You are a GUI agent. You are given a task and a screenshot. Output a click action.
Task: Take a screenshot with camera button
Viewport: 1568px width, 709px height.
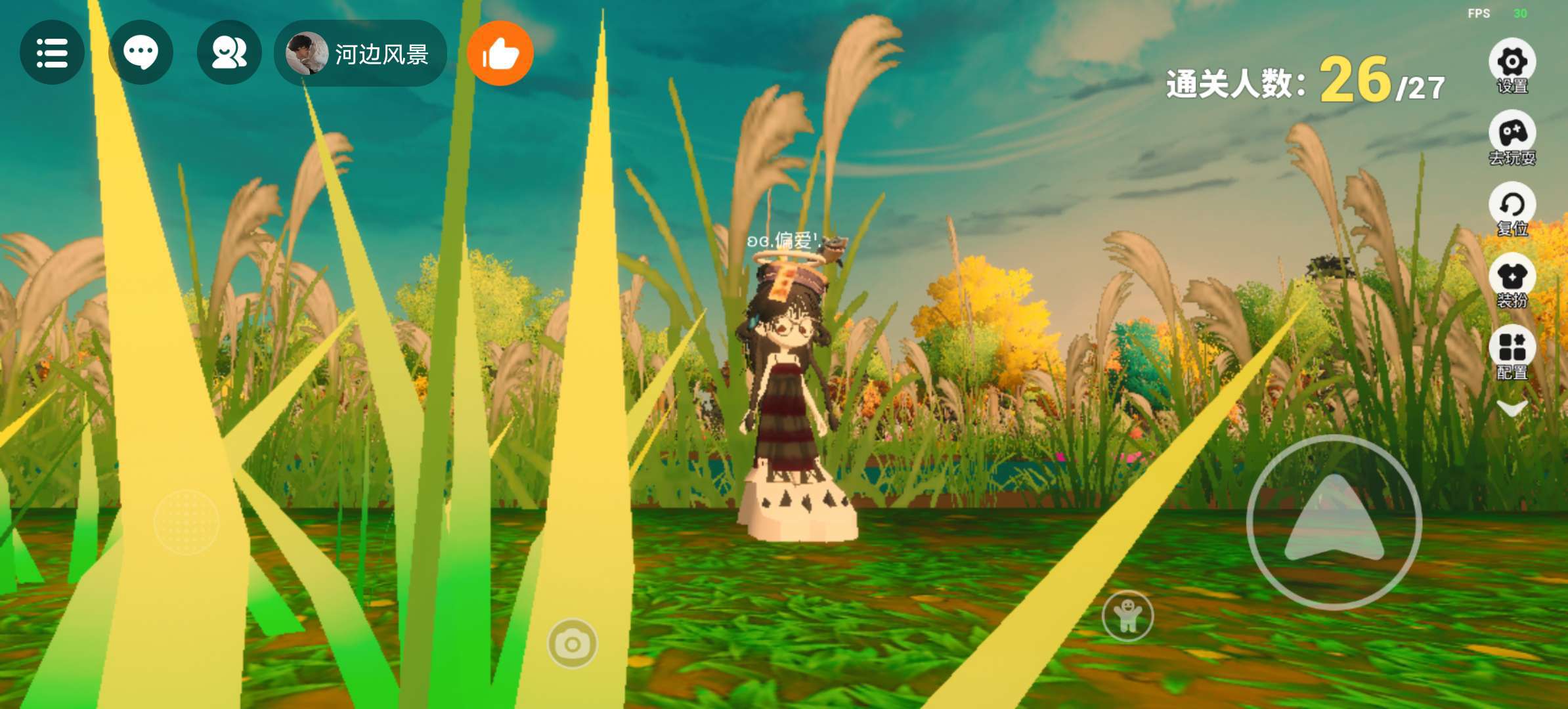pos(573,644)
